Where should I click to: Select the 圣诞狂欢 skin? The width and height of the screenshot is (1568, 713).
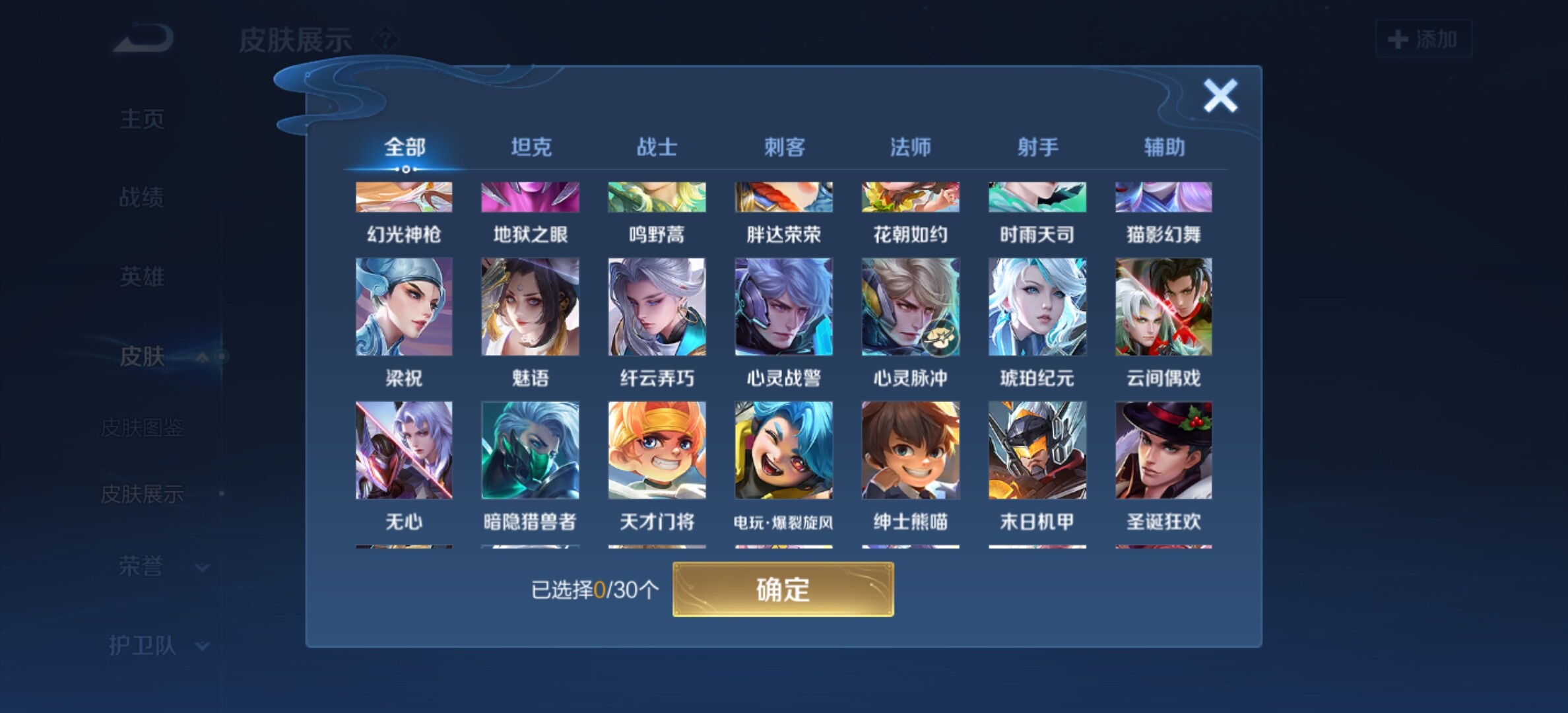[x=1163, y=450]
